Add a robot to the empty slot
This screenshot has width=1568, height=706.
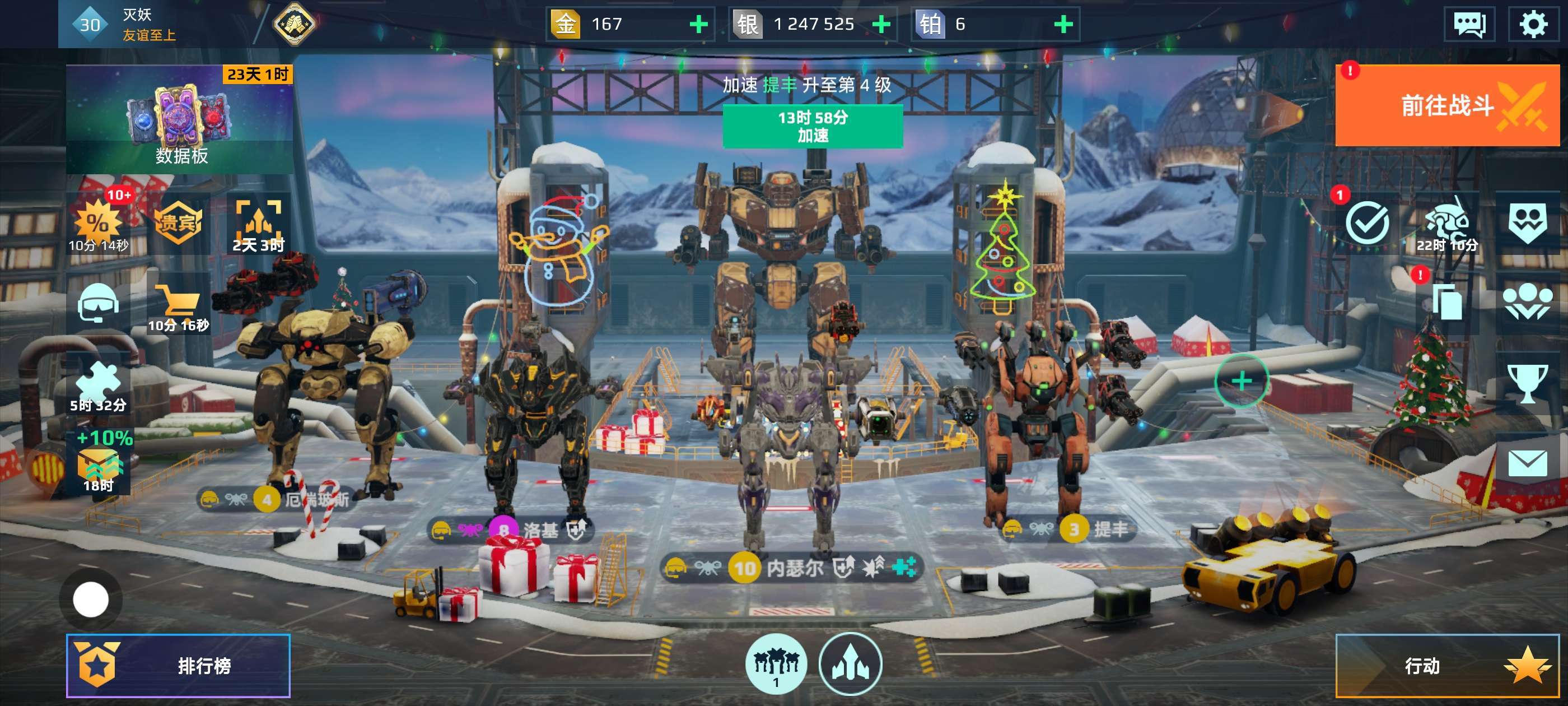(x=1241, y=380)
